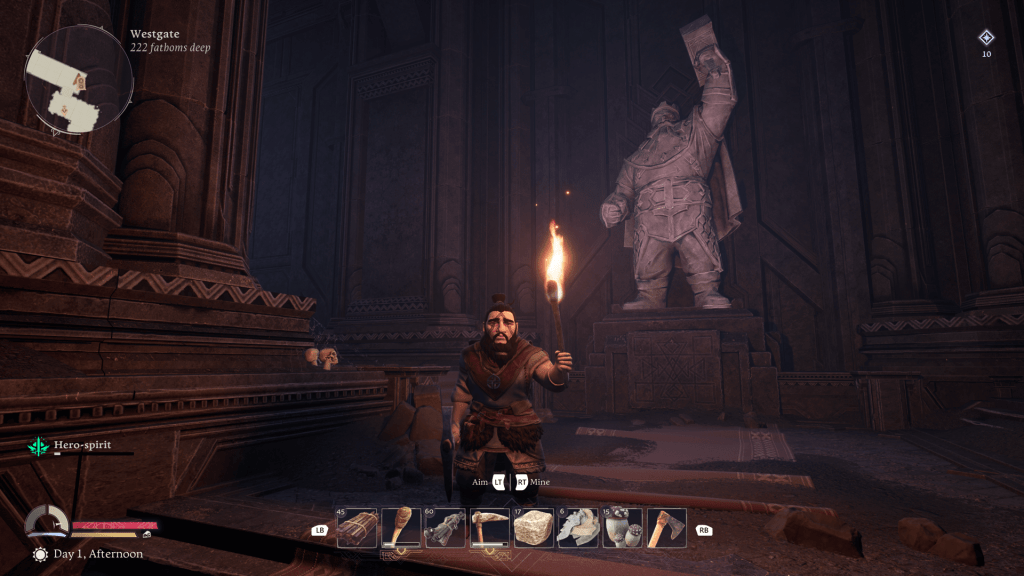
Task: Select the bundled wood stack slot
Action: click(x=357, y=528)
